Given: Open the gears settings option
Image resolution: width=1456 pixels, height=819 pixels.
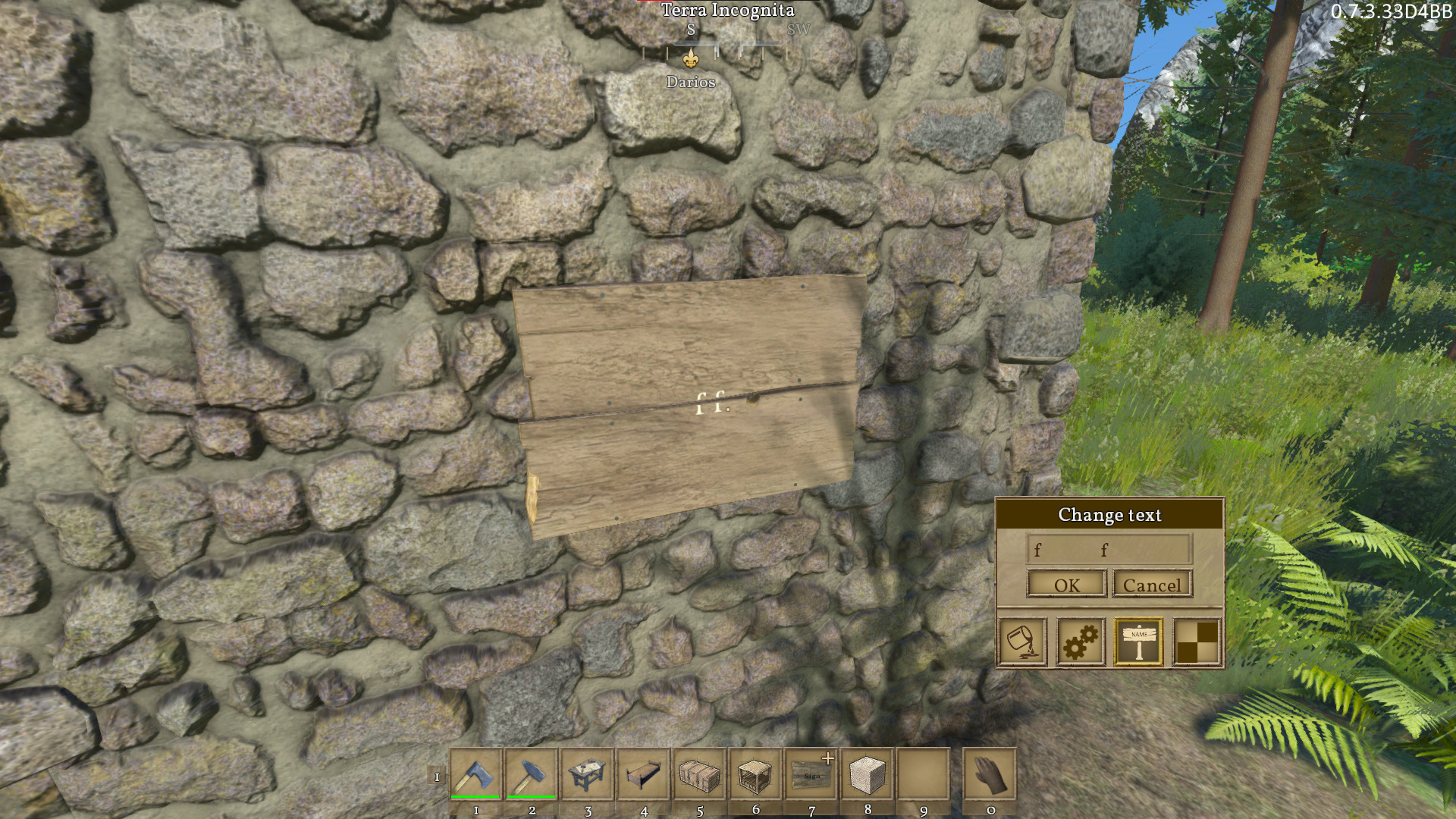Looking at the screenshot, I should click(1081, 642).
